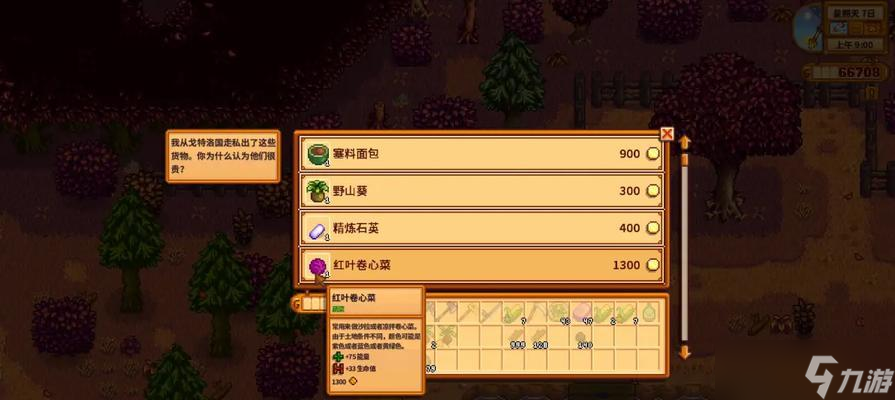Click the shop list's down arrow
Image resolution: width=895 pixels, height=400 pixels.
[x=685, y=352]
